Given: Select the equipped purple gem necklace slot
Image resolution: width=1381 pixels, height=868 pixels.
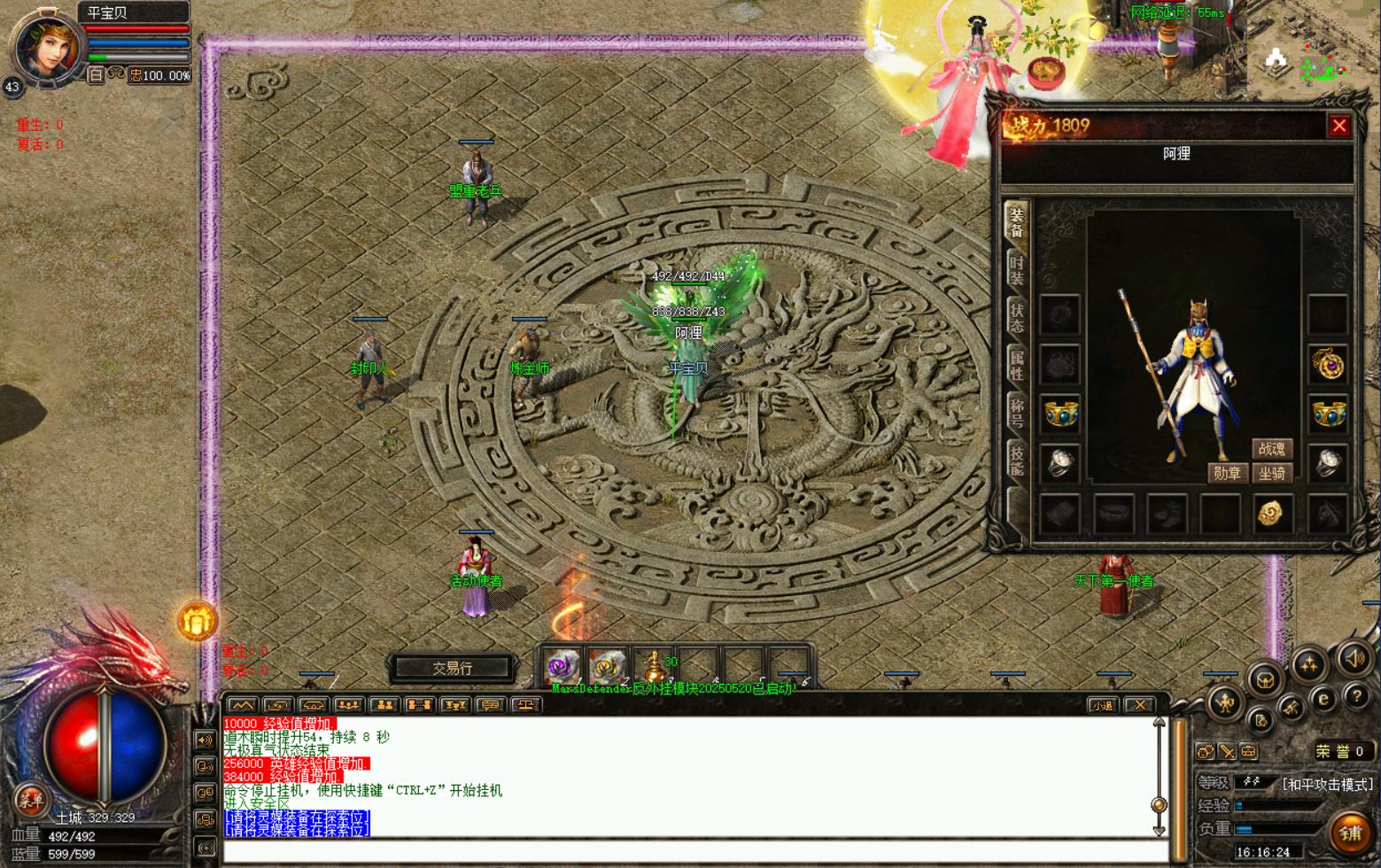Looking at the screenshot, I should click(x=1327, y=364).
